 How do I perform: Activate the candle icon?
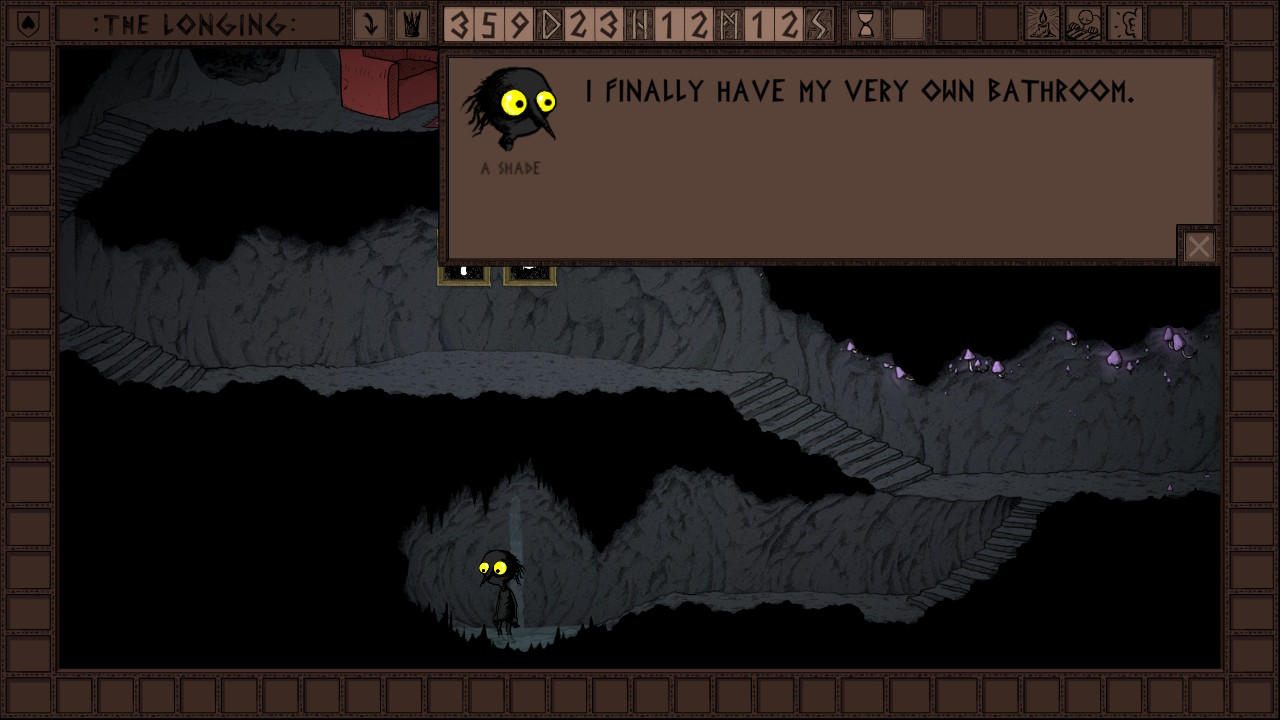tap(1043, 24)
